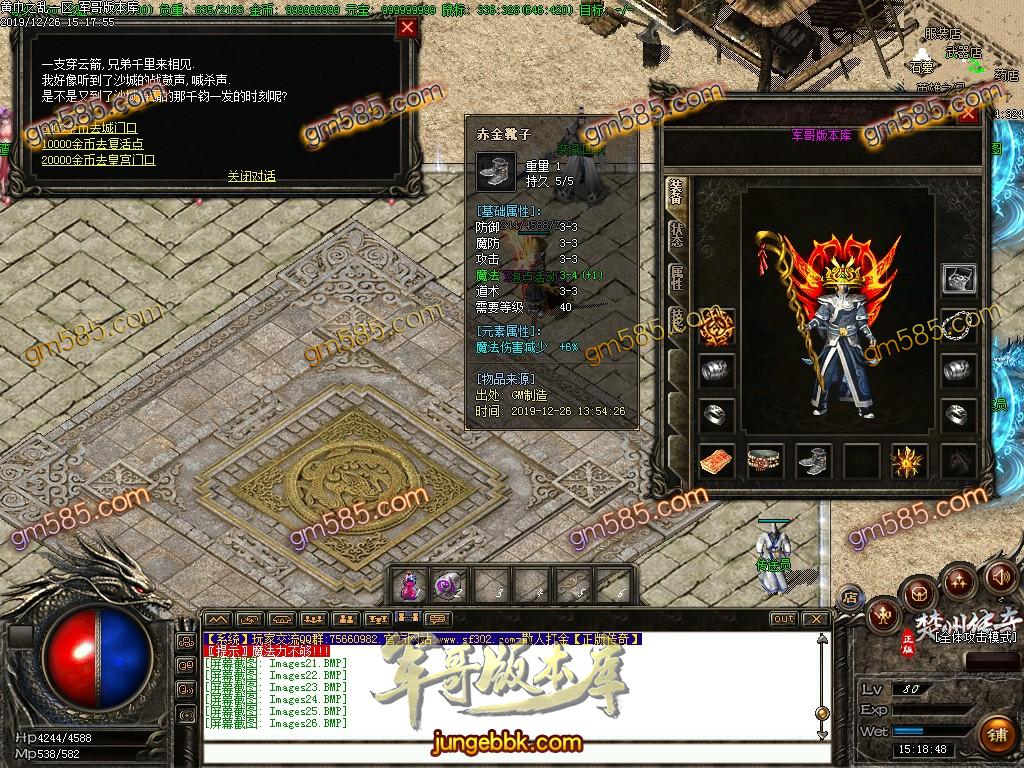Select the orange talisman book slot
The width and height of the screenshot is (1024, 768).
[716, 461]
